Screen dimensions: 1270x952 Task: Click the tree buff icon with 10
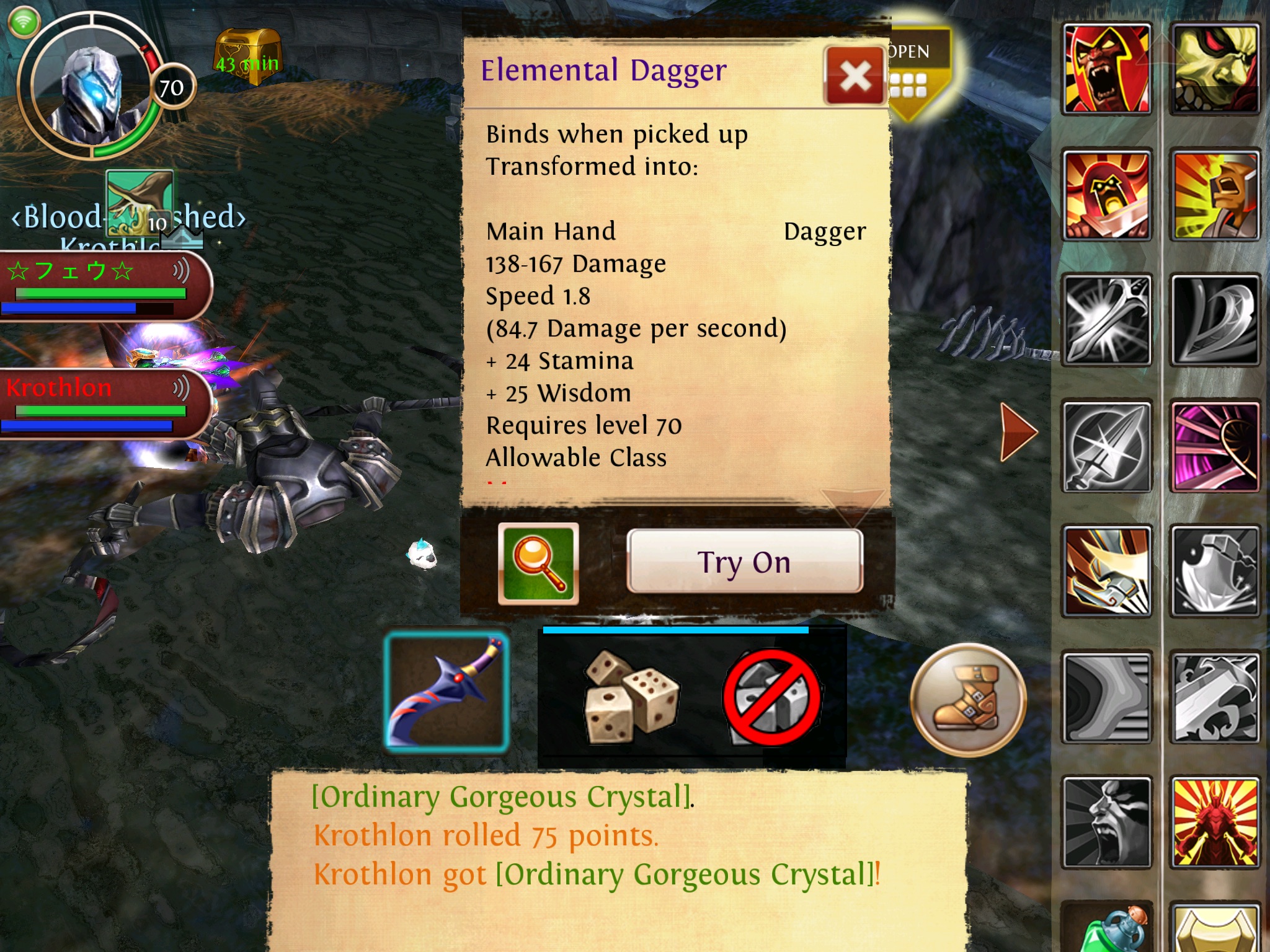(x=140, y=203)
